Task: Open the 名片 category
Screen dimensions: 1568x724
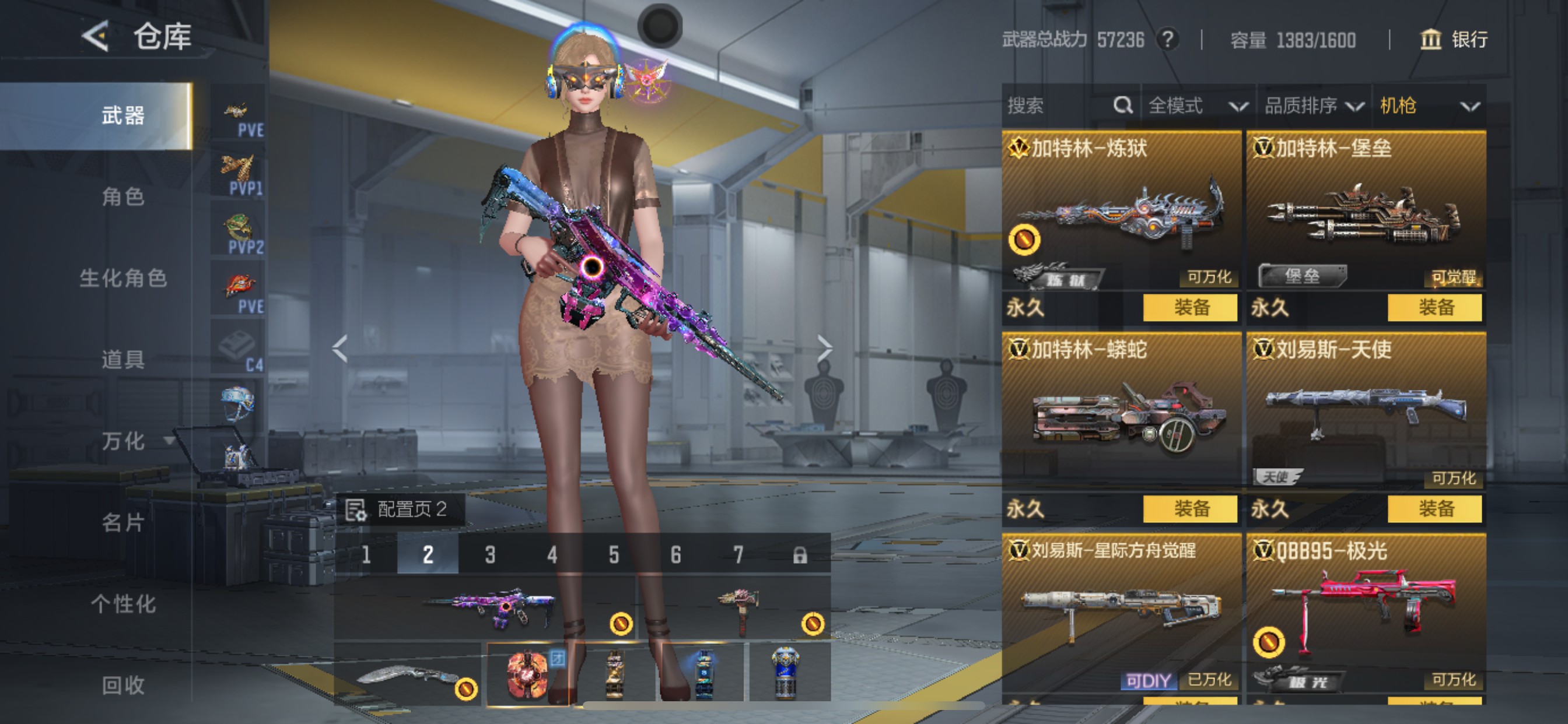Action: [123, 522]
